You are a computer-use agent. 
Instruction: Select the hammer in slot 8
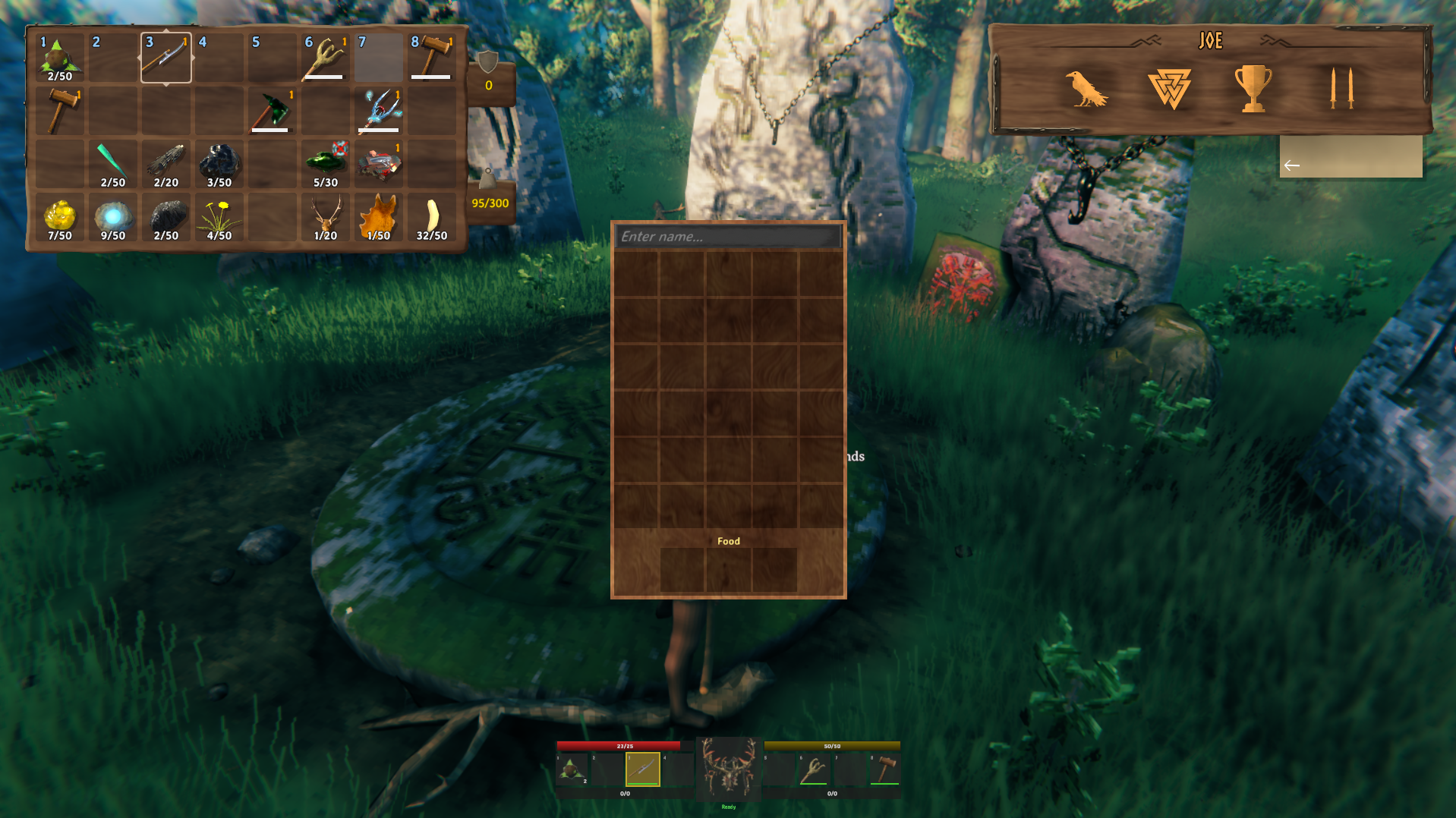(x=431, y=57)
